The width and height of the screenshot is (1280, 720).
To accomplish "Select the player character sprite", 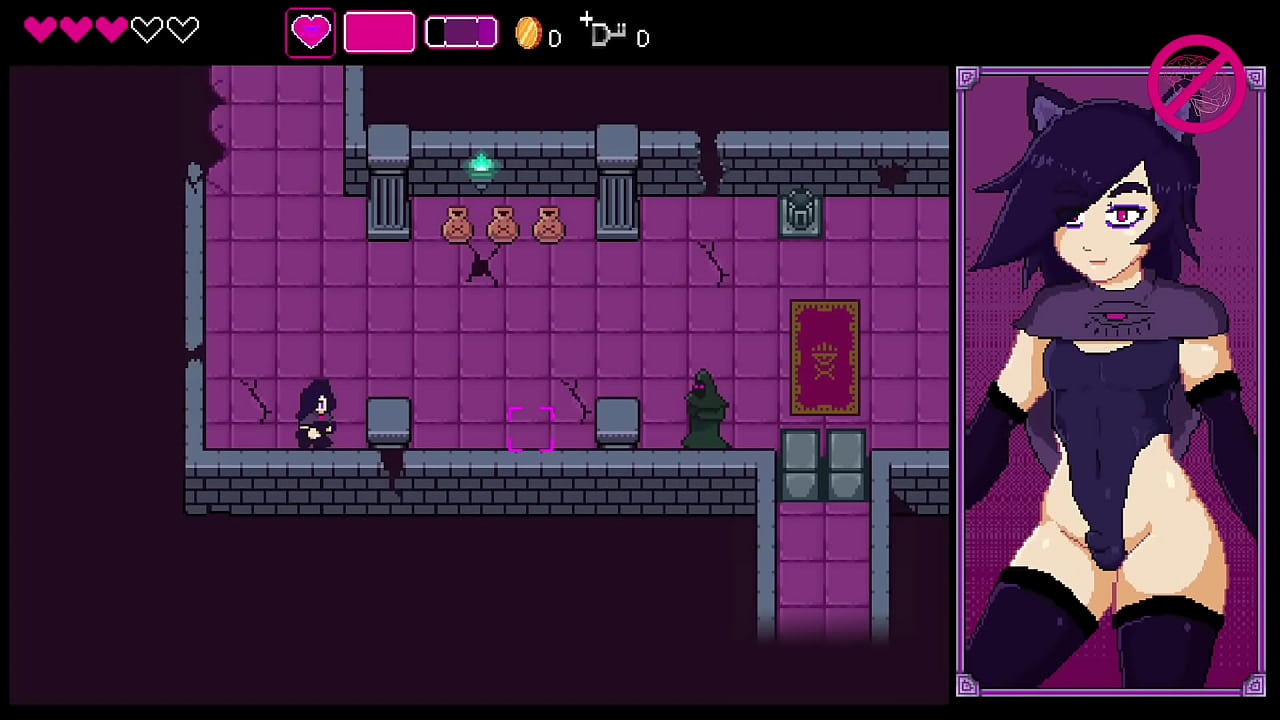I will [315, 415].
